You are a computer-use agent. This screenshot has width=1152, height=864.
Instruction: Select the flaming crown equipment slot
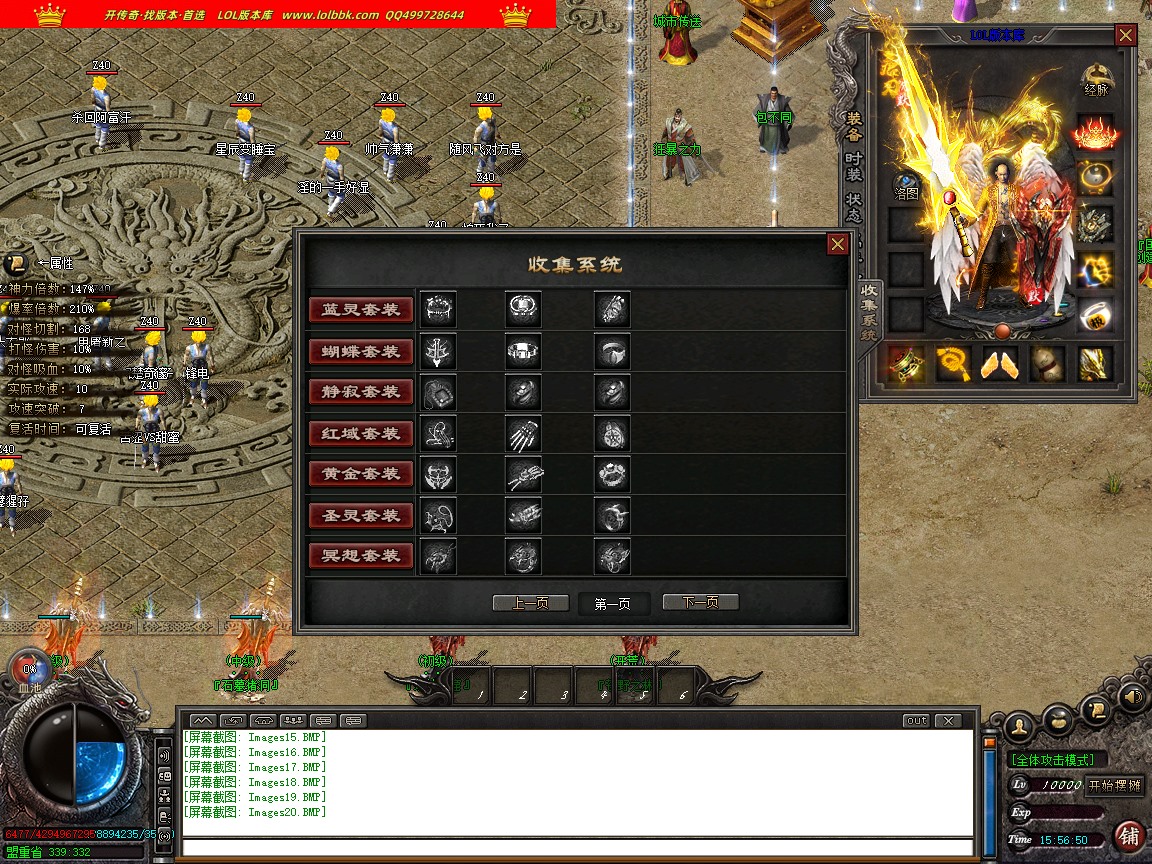coord(1095,132)
